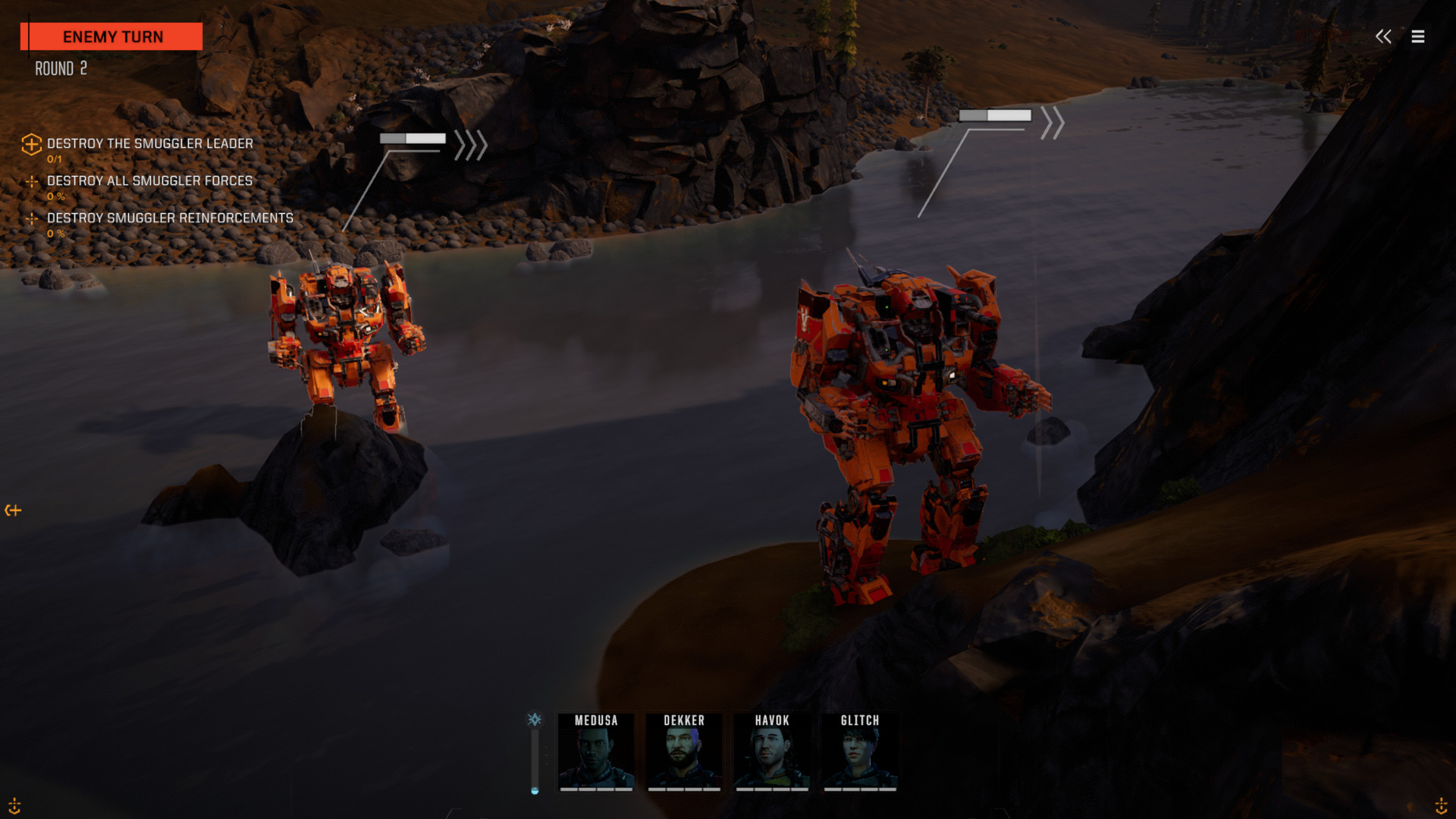The height and width of the screenshot is (819, 1456).
Task: Toggle the left mech's unit health bar display
Action: [x=413, y=139]
